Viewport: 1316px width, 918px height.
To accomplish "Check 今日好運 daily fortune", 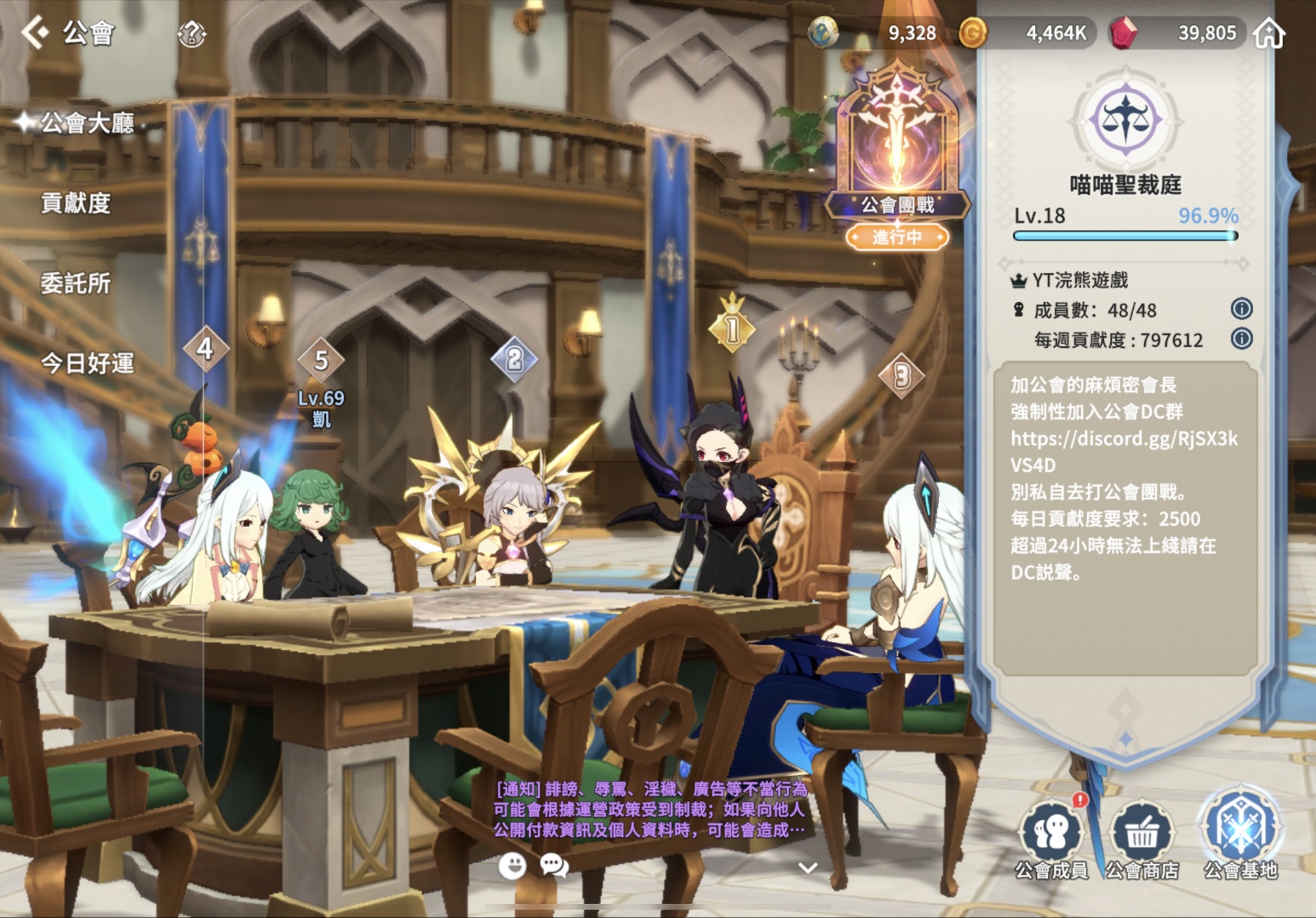I will (x=87, y=364).
